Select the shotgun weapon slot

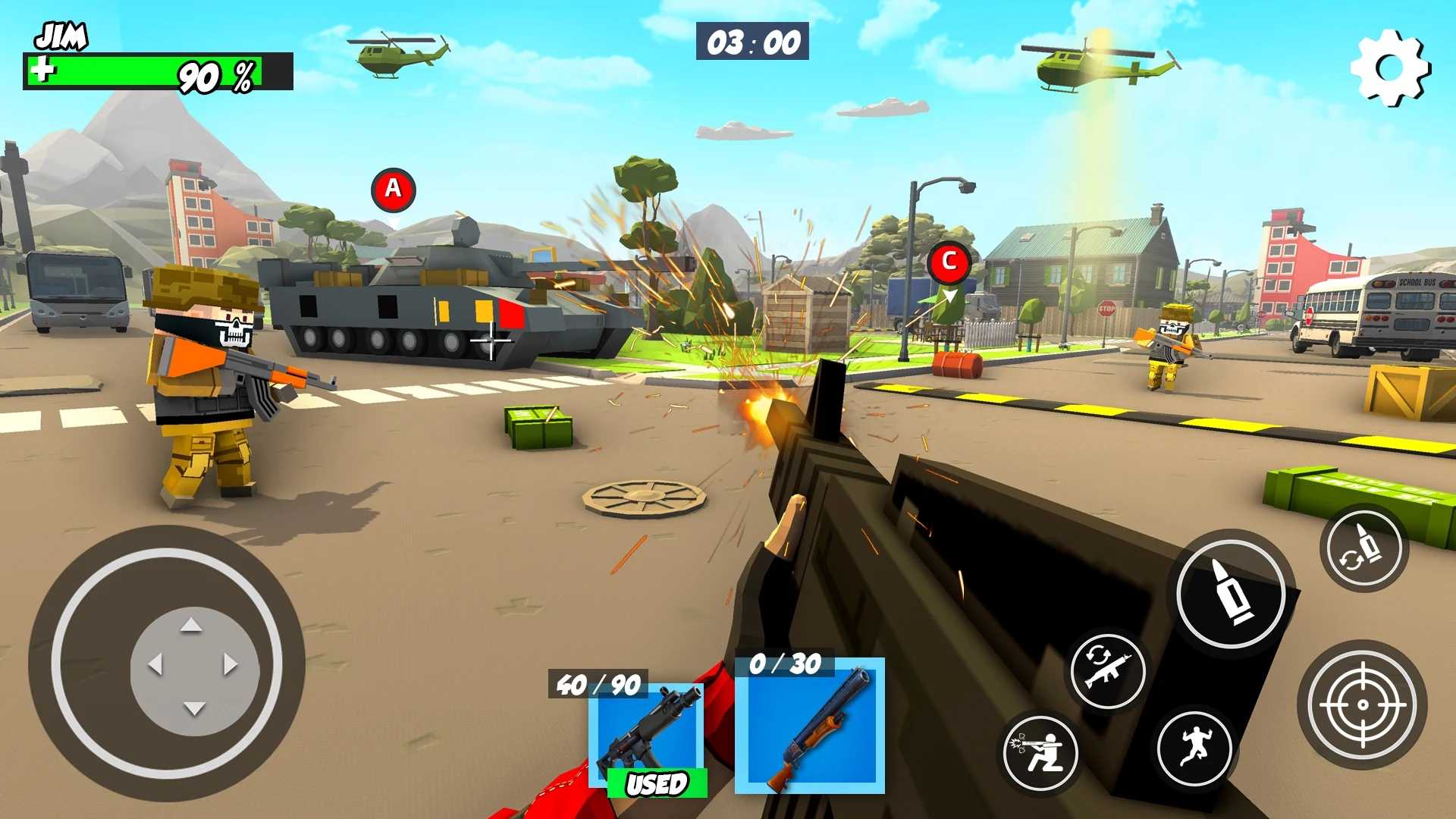[809, 726]
